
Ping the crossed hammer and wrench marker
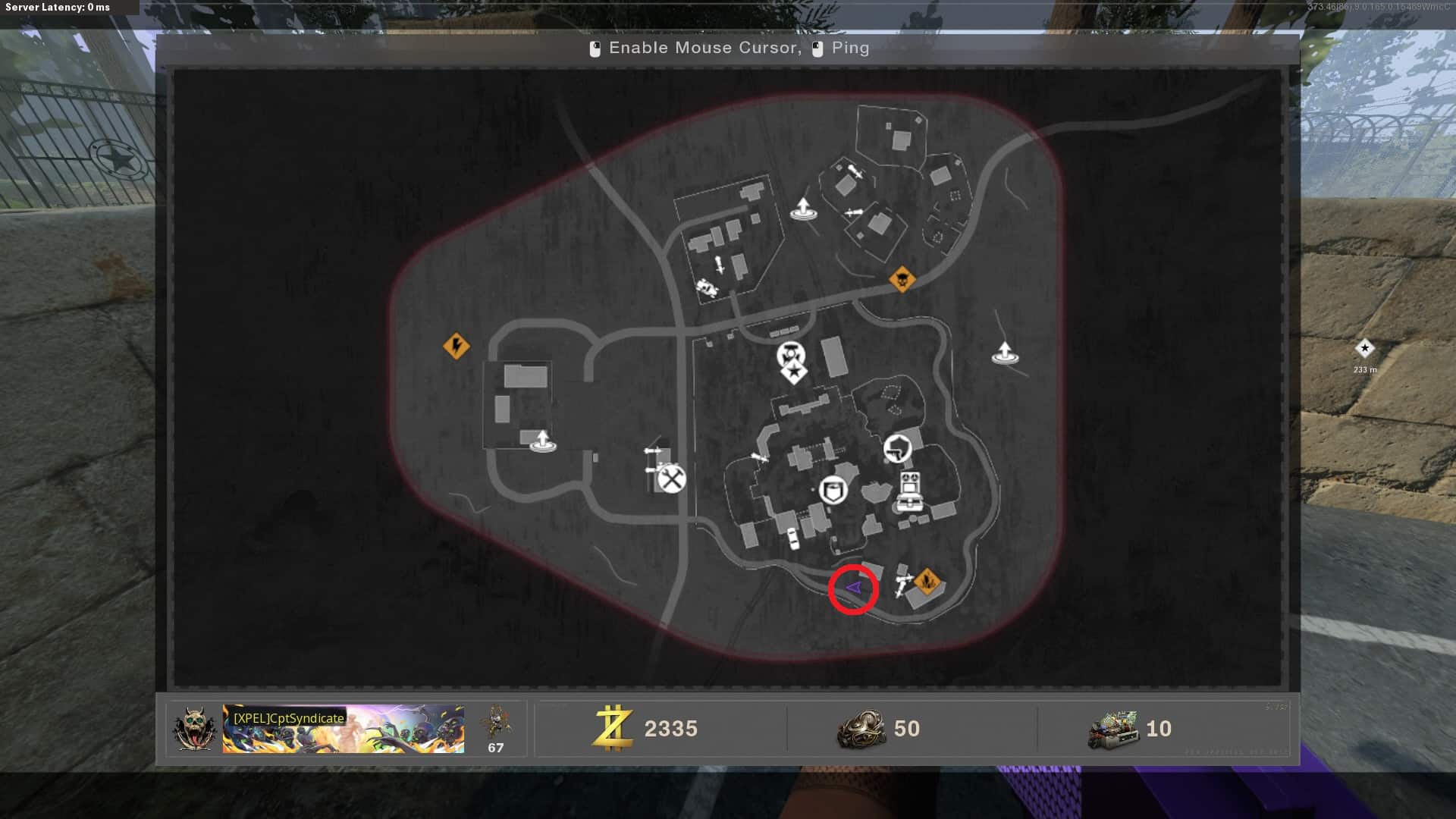click(x=671, y=479)
